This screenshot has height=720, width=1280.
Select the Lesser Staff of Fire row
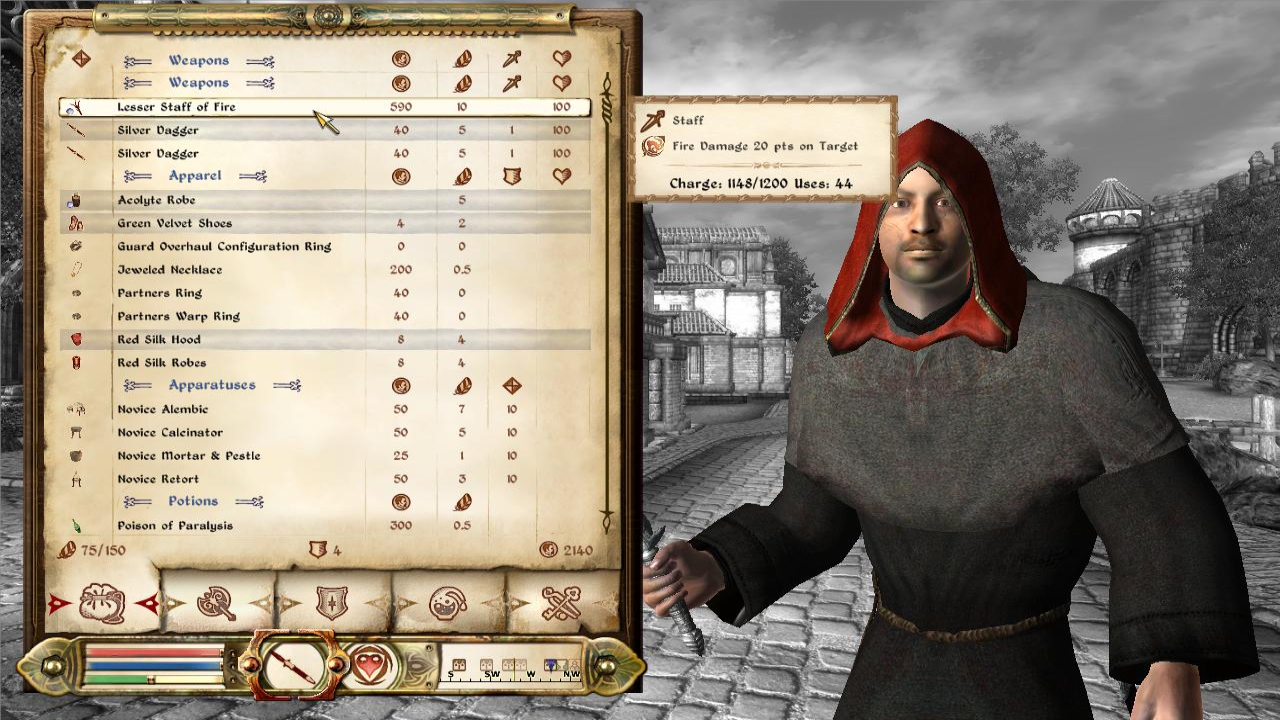[x=176, y=107]
